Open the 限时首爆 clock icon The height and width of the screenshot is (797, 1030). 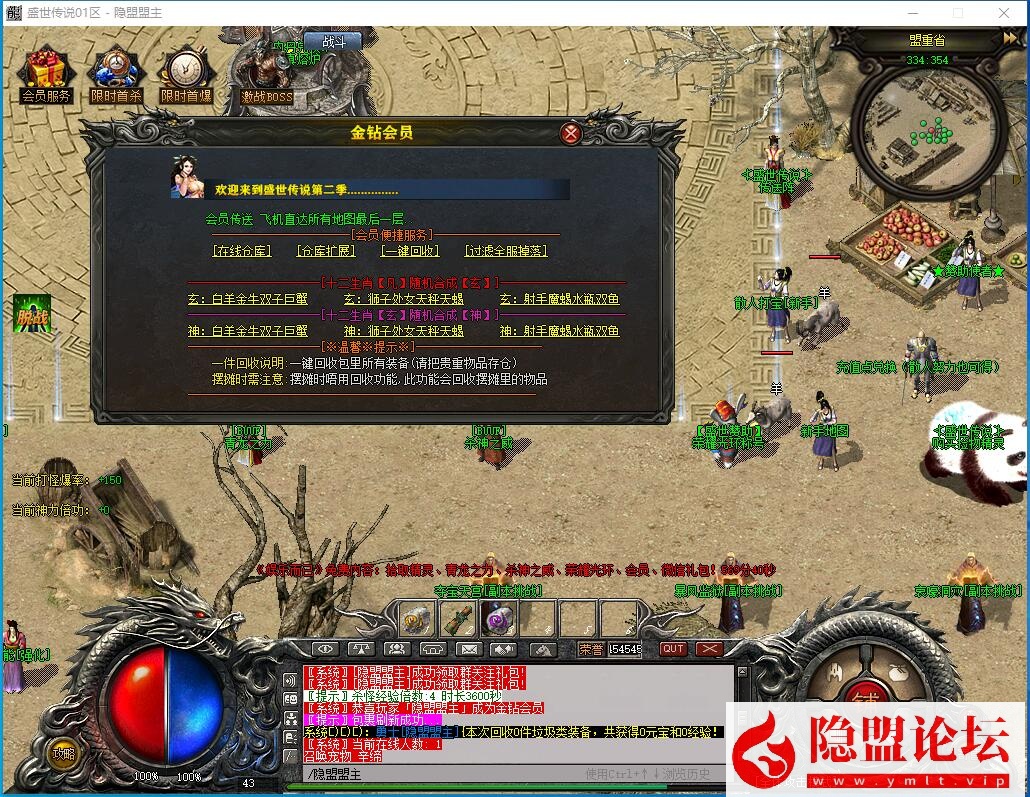pyautogui.click(x=186, y=75)
